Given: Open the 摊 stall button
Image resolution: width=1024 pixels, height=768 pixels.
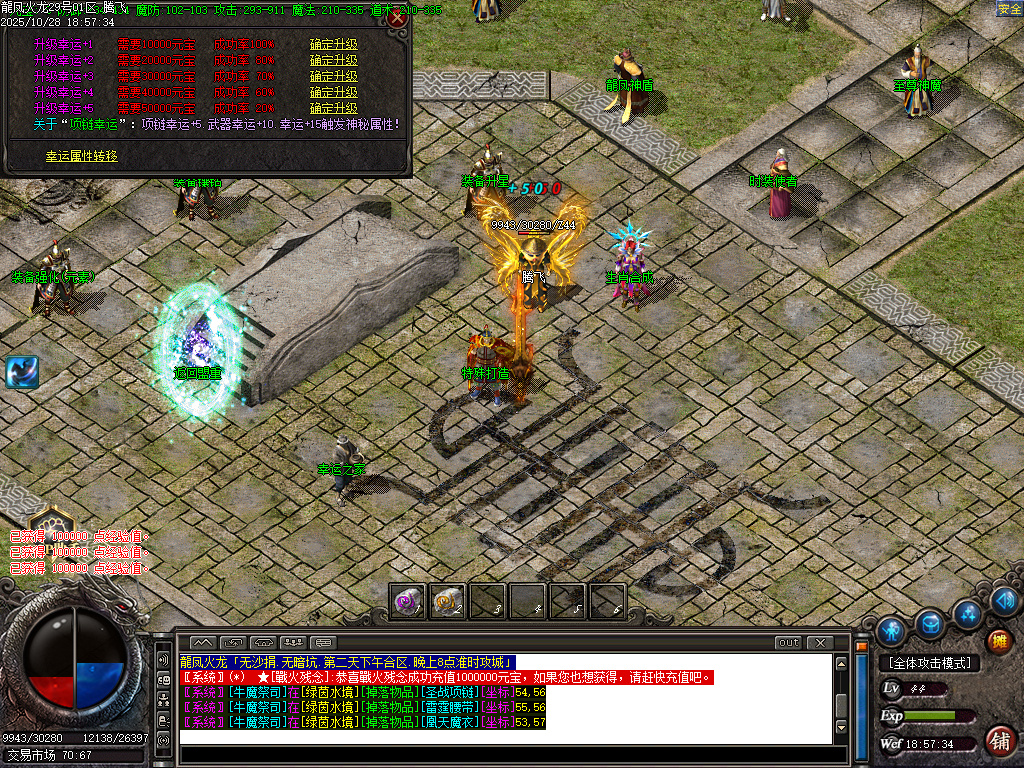Looking at the screenshot, I should 998,641.
